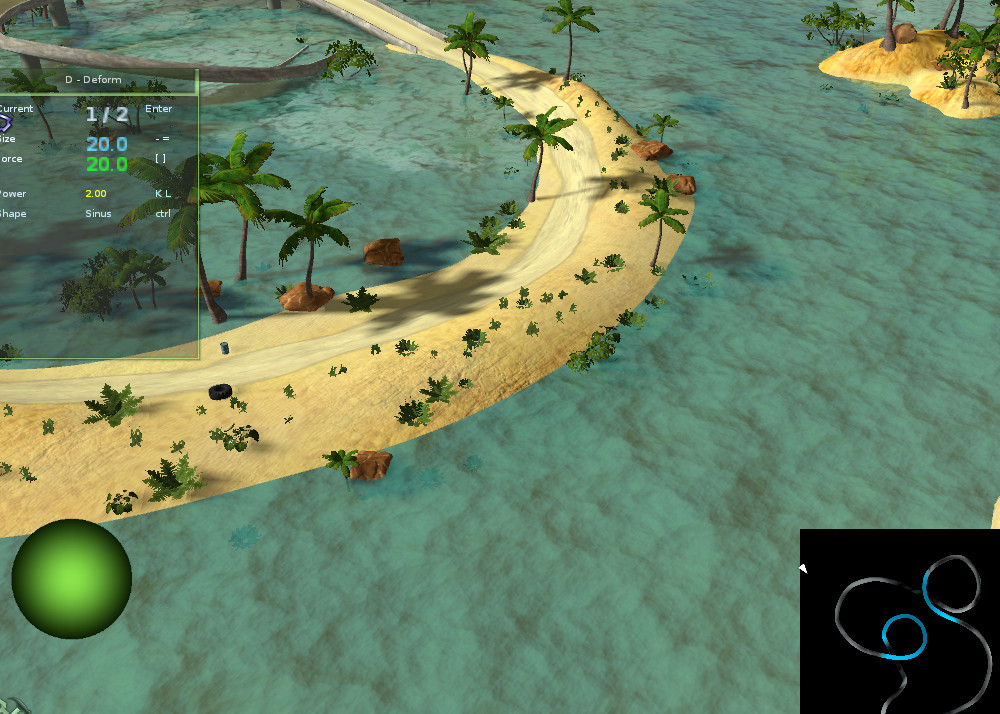Click the track minimap
Image resolution: width=1000 pixels, height=714 pixels.
pos(900,620)
